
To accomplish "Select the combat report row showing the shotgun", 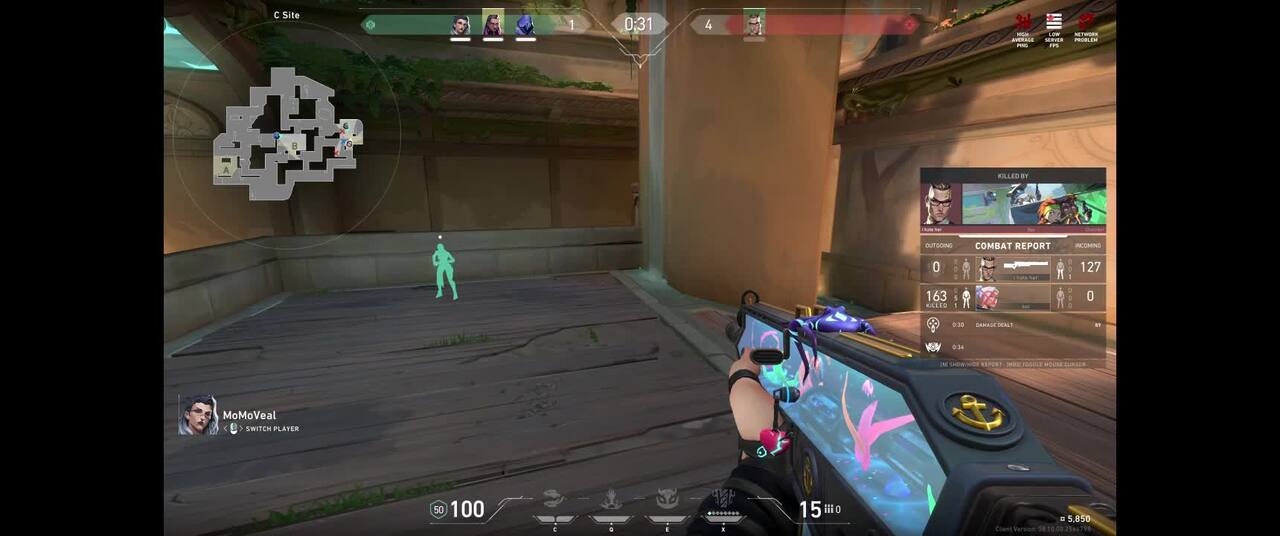I will 1012,268.
